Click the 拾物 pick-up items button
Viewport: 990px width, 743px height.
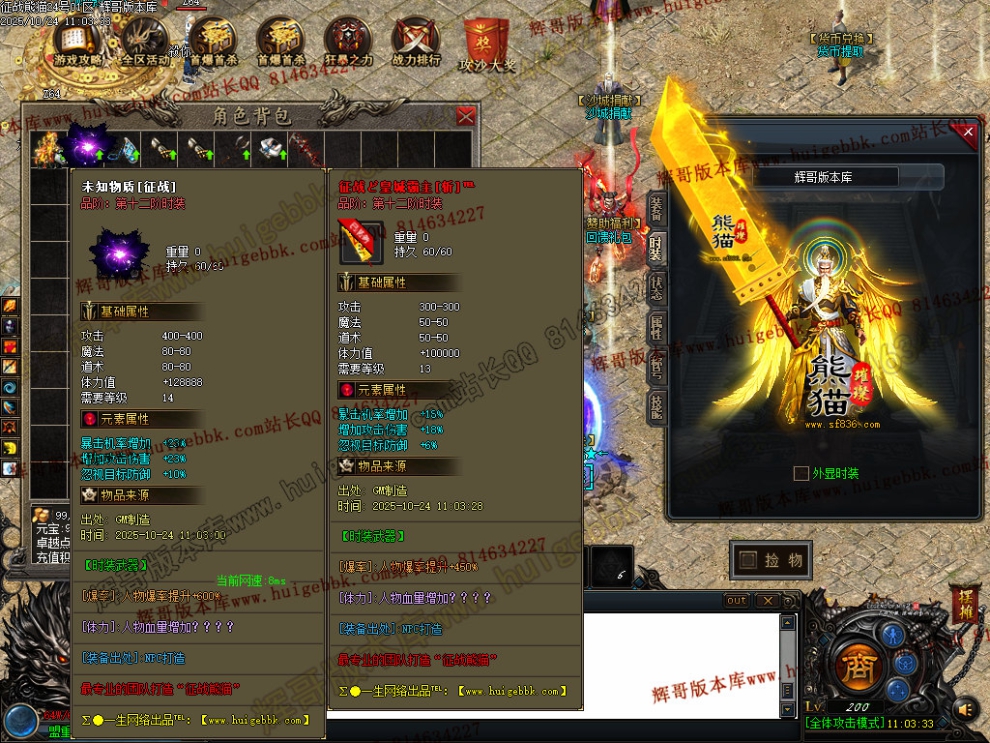(771, 561)
